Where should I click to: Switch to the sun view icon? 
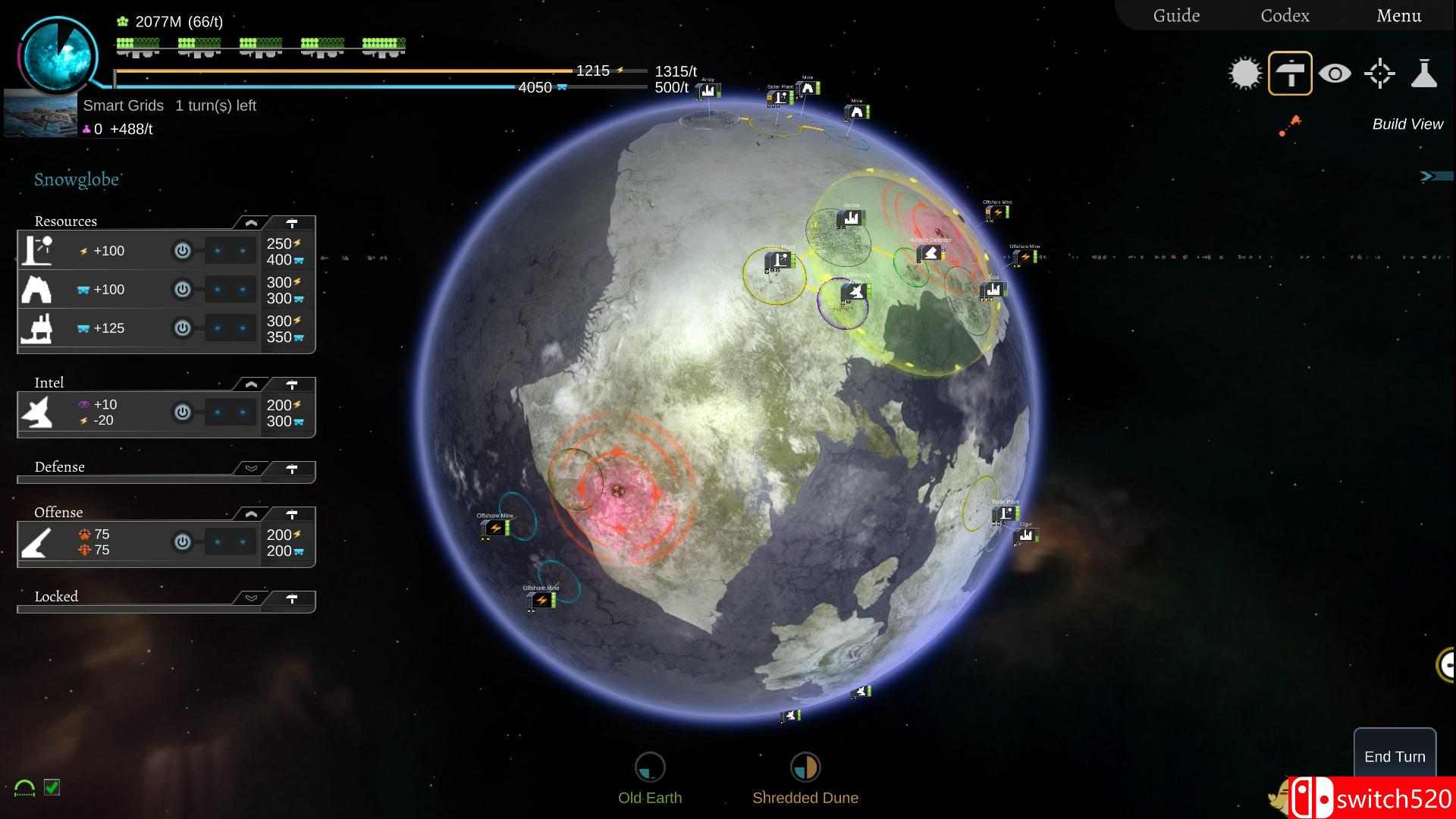click(1244, 74)
